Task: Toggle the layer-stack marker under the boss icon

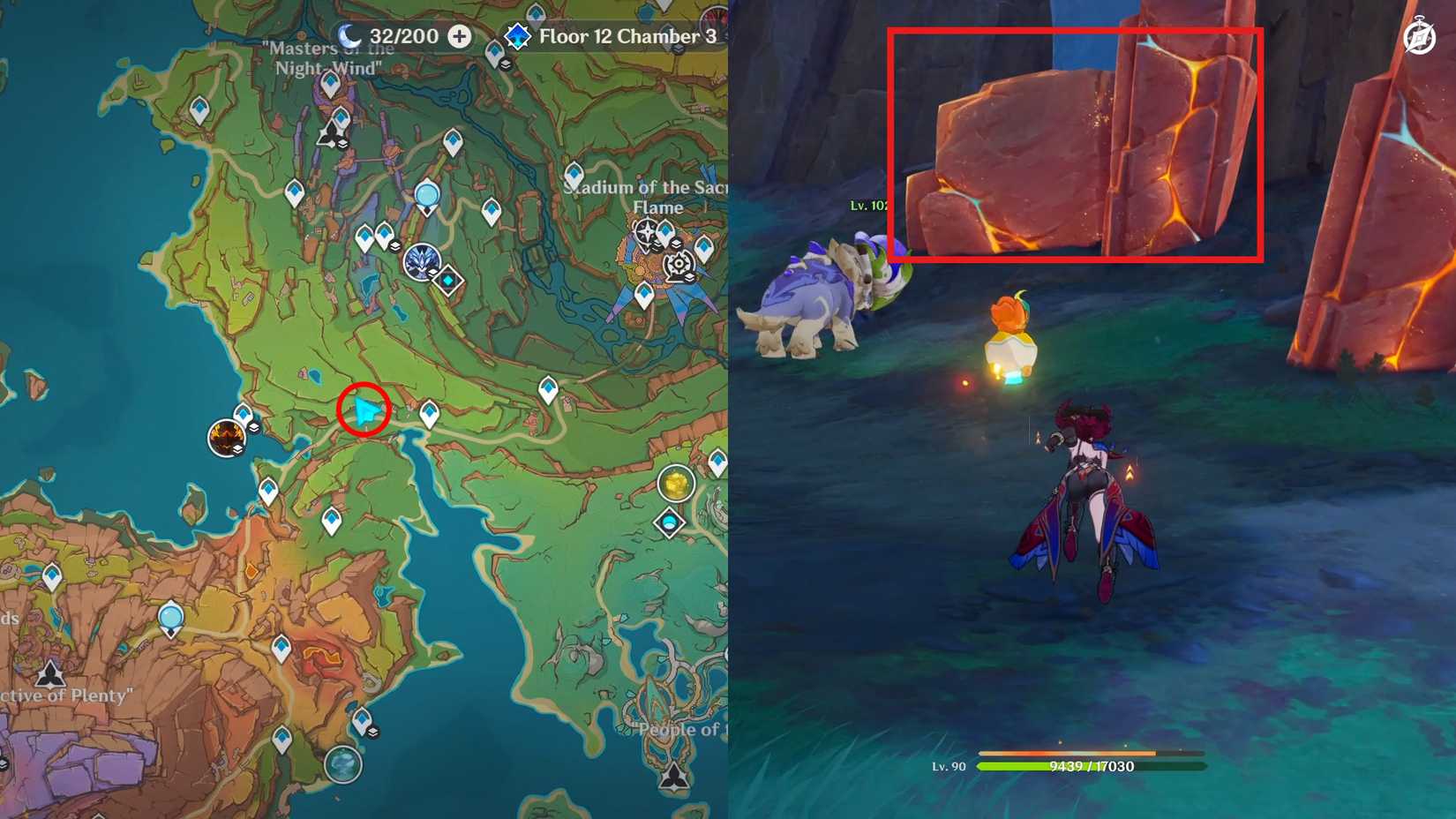Action: 237,448
